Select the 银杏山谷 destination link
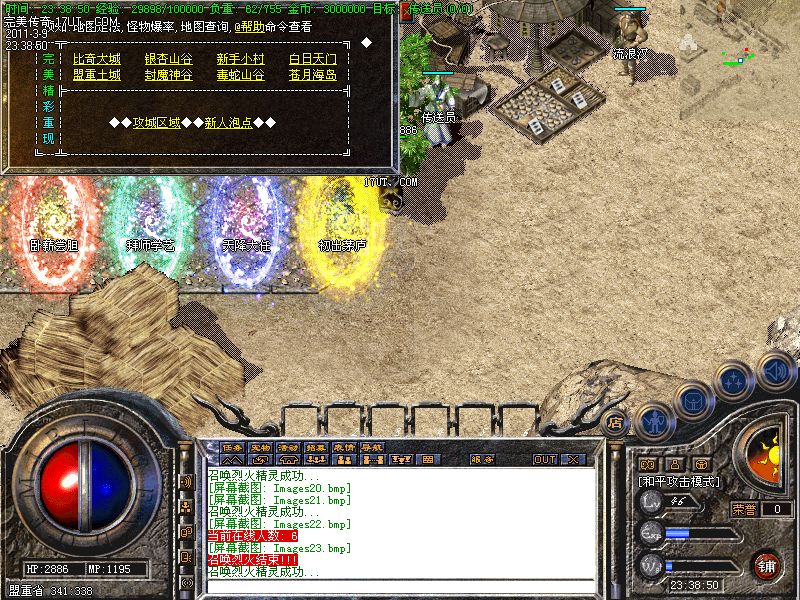 click(168, 59)
